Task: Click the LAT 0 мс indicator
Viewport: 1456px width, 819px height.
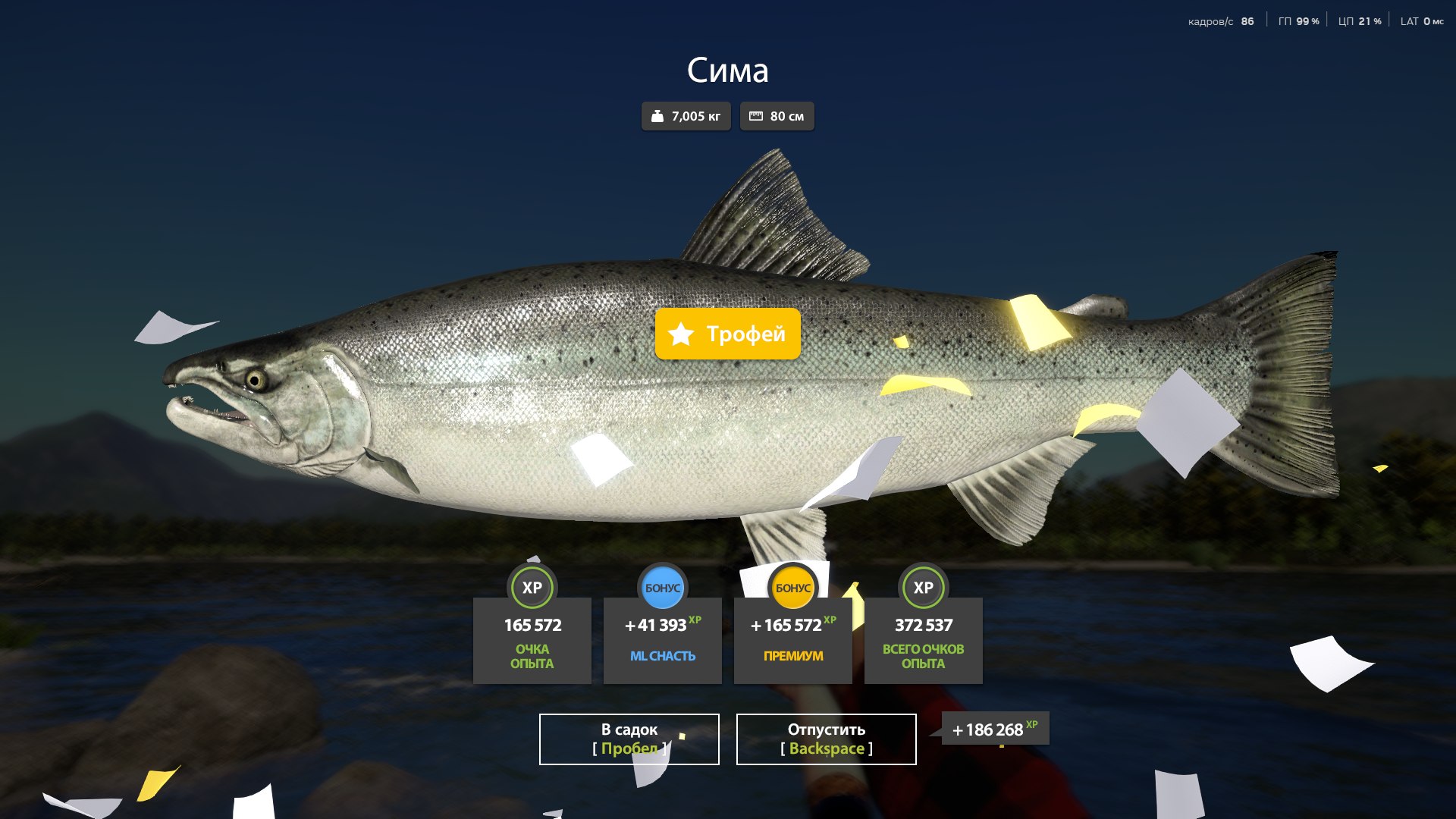Action: pyautogui.click(x=1420, y=22)
